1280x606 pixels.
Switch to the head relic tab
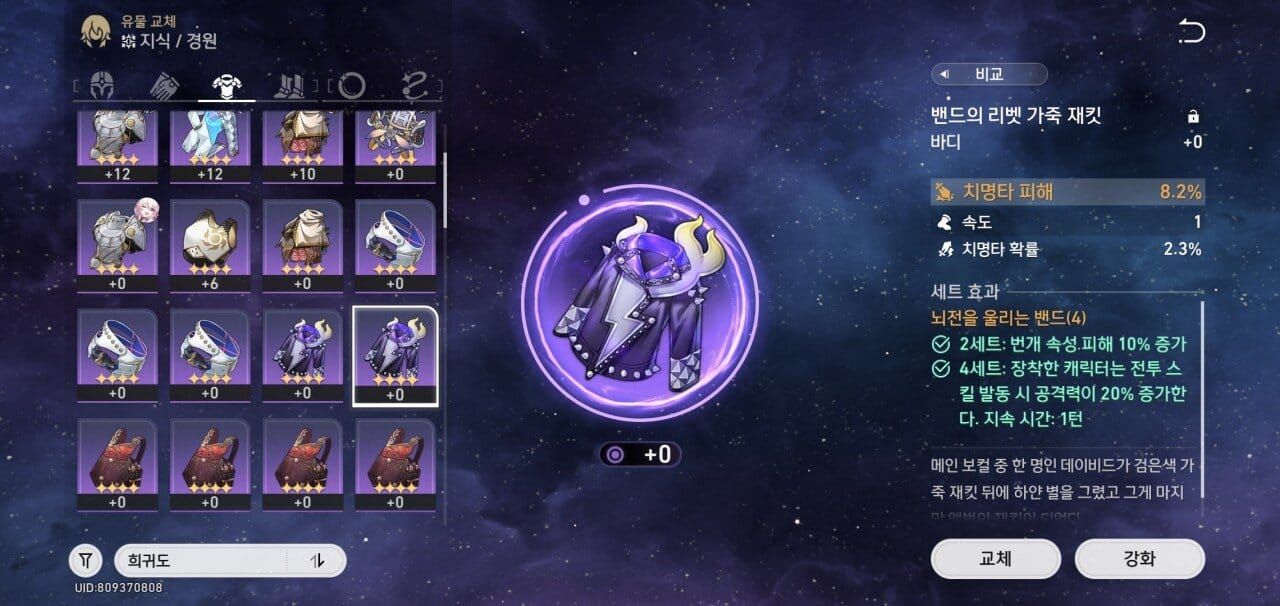point(102,86)
